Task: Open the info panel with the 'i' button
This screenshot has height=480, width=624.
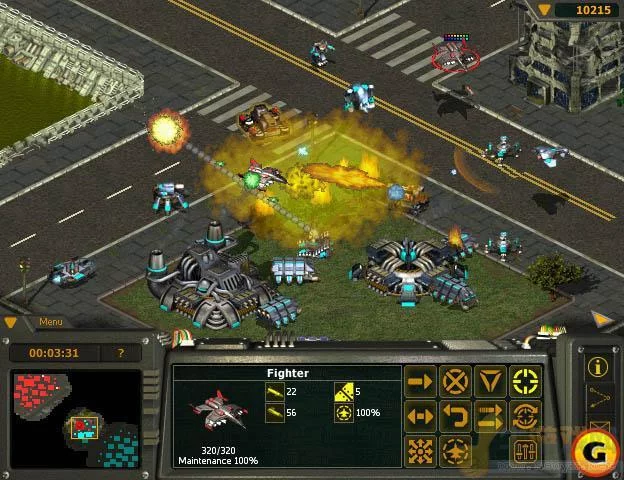Action: click(599, 366)
